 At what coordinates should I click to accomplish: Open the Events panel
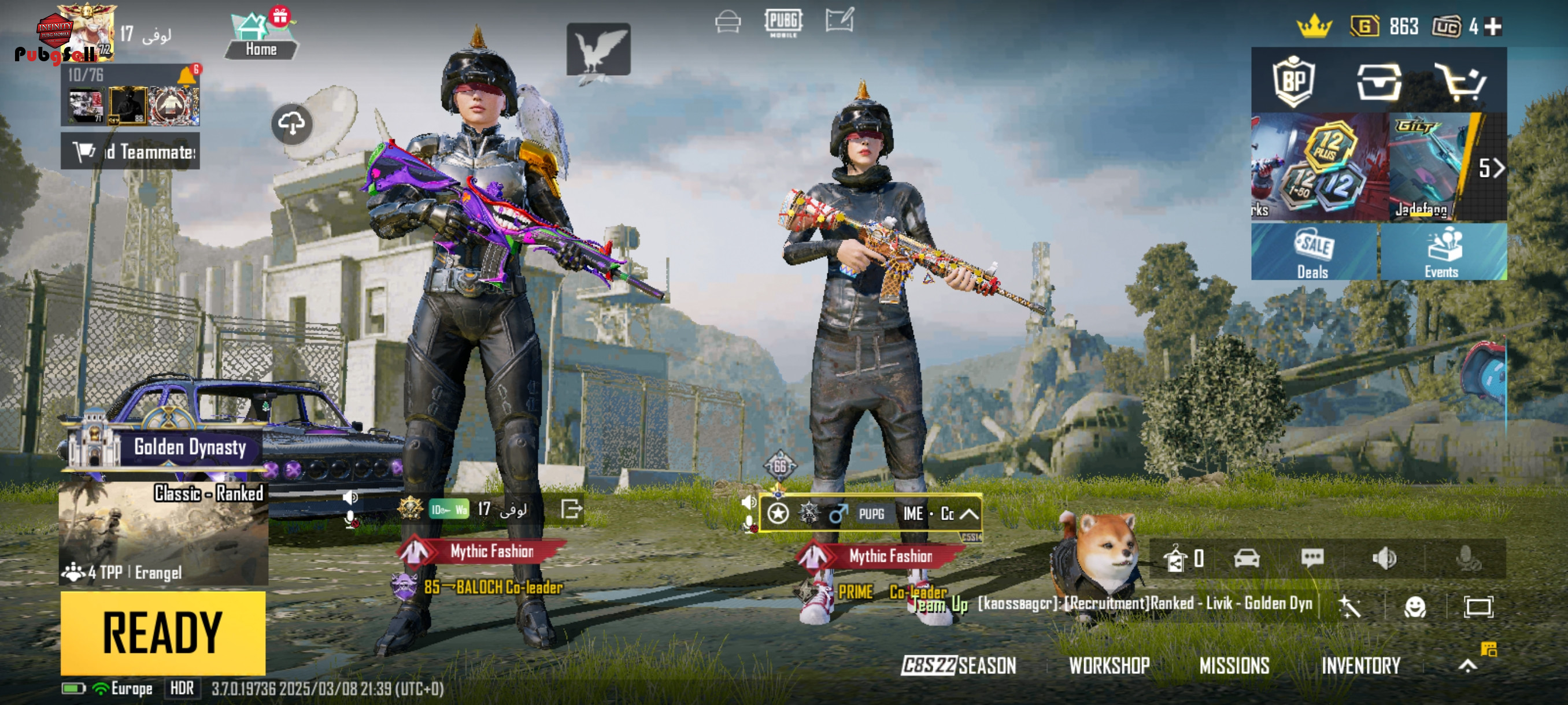[1442, 253]
